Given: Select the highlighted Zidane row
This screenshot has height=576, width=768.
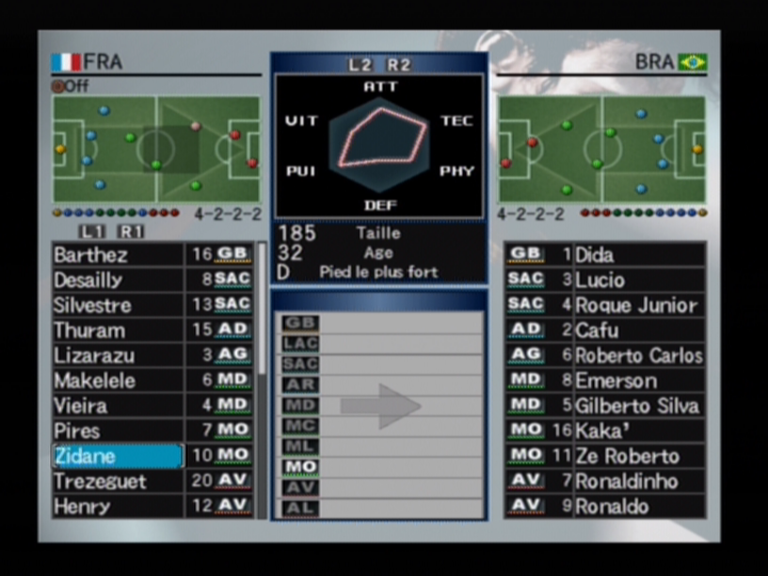Looking at the screenshot, I should pos(118,456).
